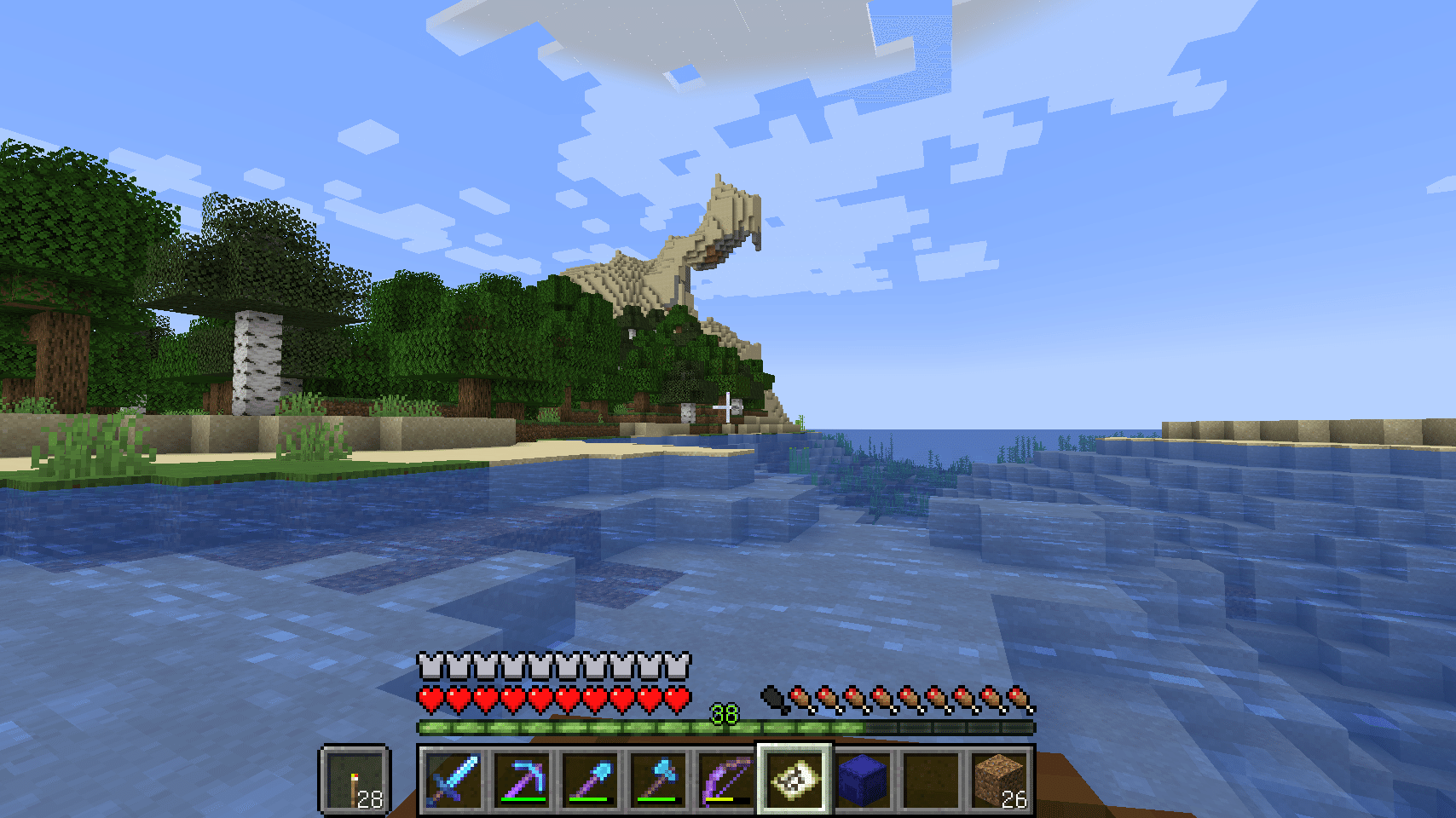Select the enchanted bow slot
This screenshot has width=1456, height=818.
coord(726,779)
